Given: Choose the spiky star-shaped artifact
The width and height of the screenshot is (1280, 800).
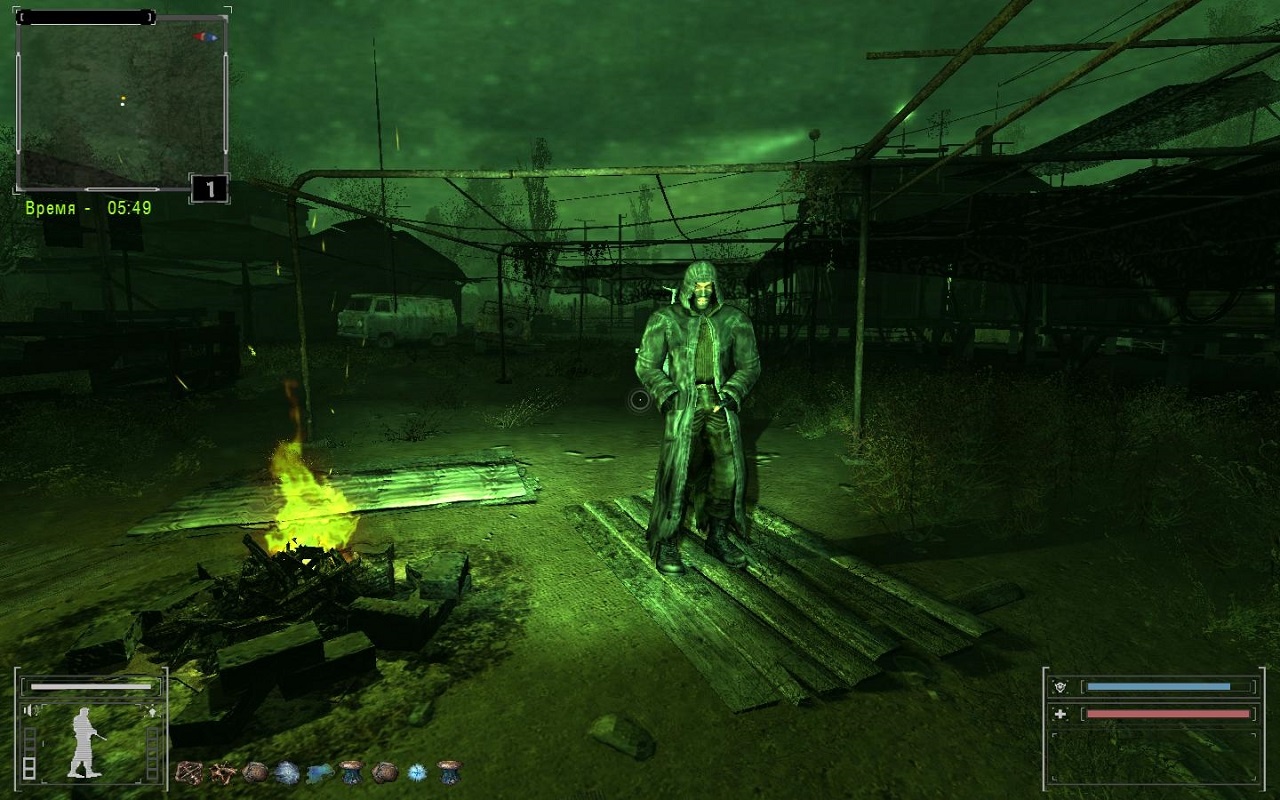Looking at the screenshot, I should tap(223, 772).
